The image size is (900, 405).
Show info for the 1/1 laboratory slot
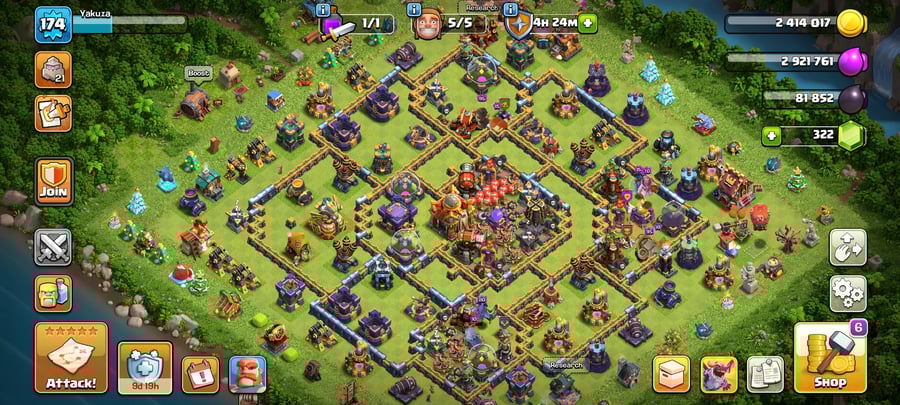322,9
